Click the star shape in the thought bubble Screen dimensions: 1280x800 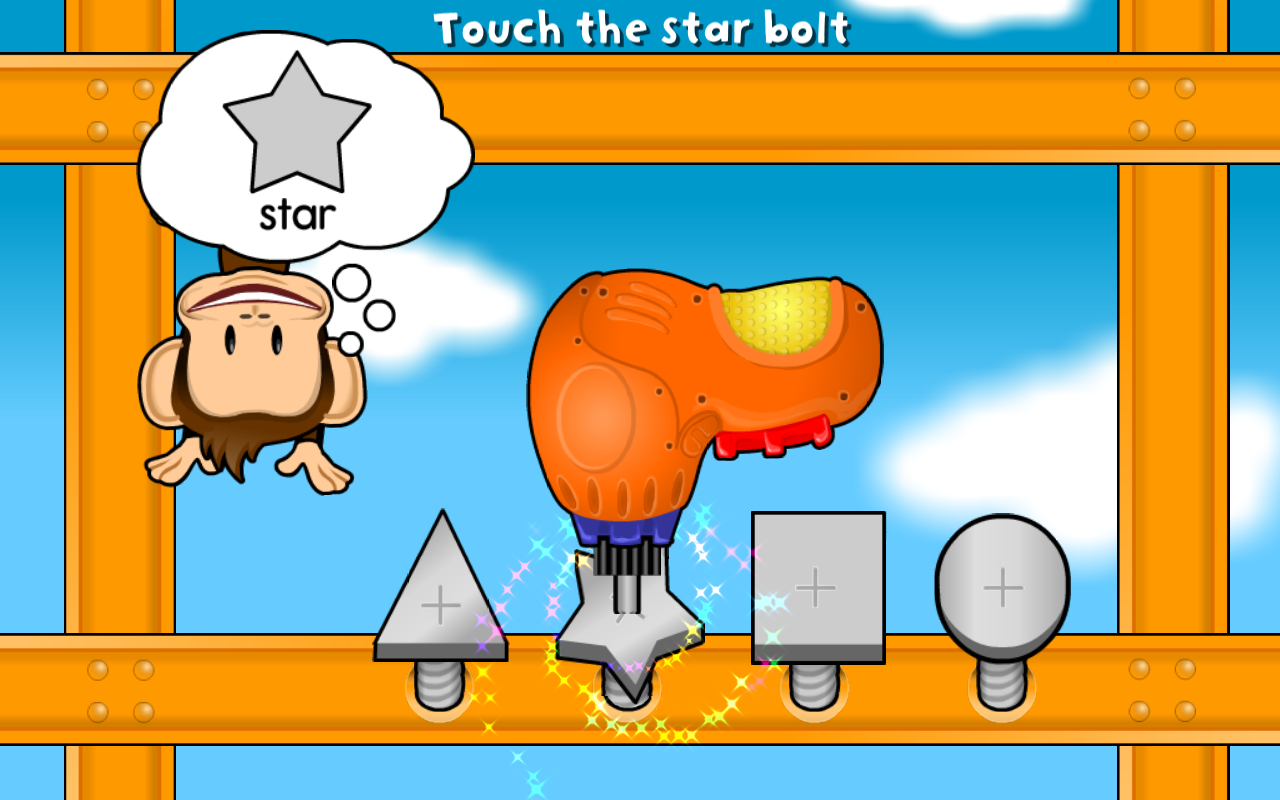point(295,120)
